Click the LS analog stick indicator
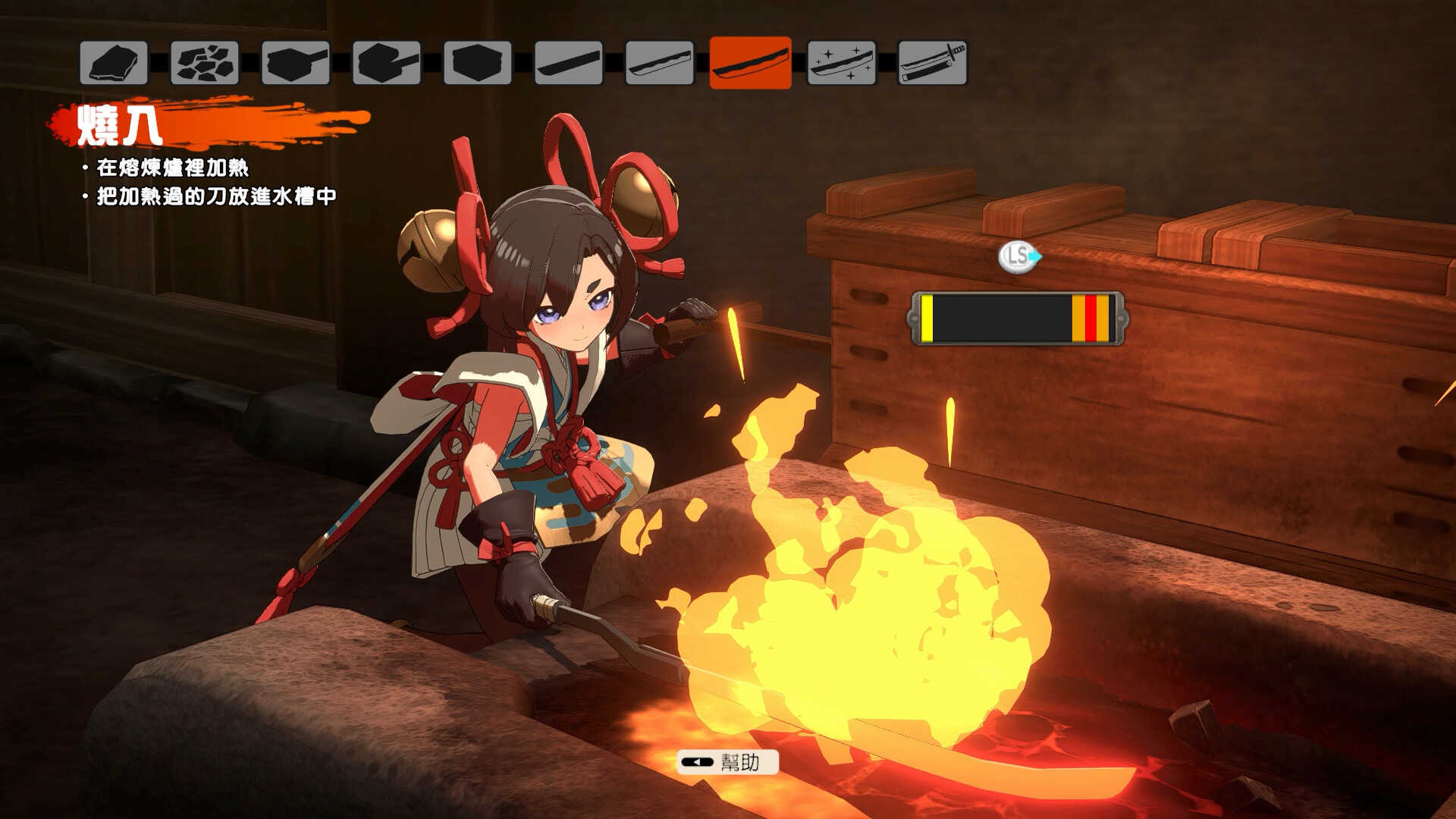This screenshot has height=819, width=1456. (1016, 258)
